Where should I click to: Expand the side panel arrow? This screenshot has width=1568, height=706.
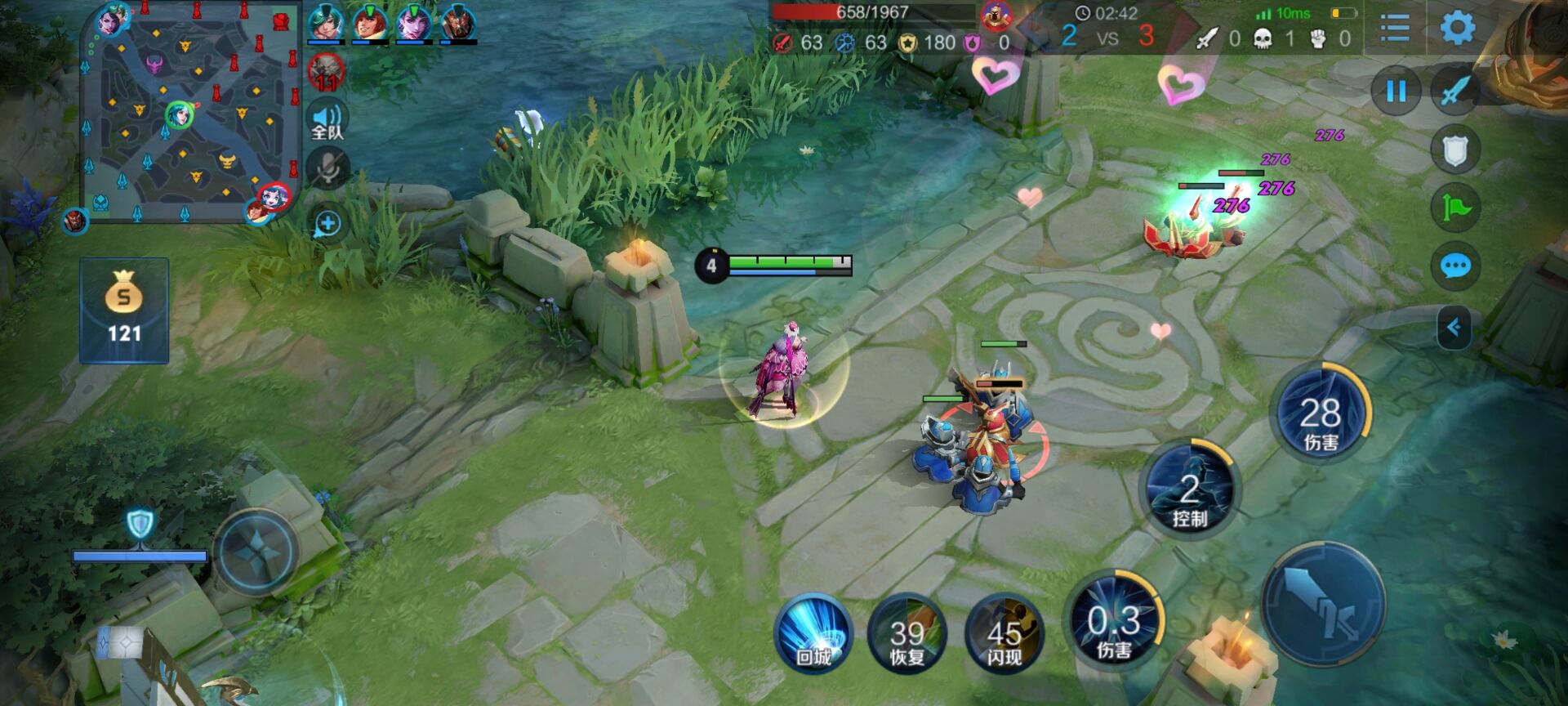(x=1454, y=328)
